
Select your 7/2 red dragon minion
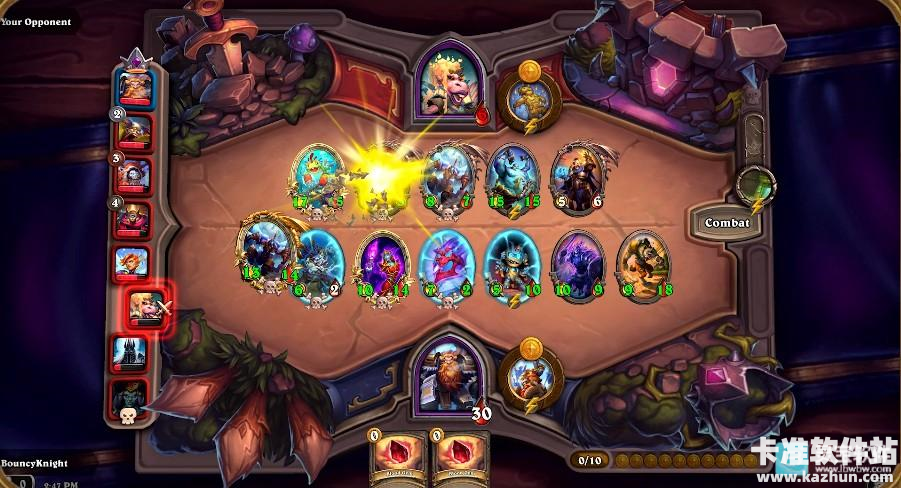pos(446,263)
